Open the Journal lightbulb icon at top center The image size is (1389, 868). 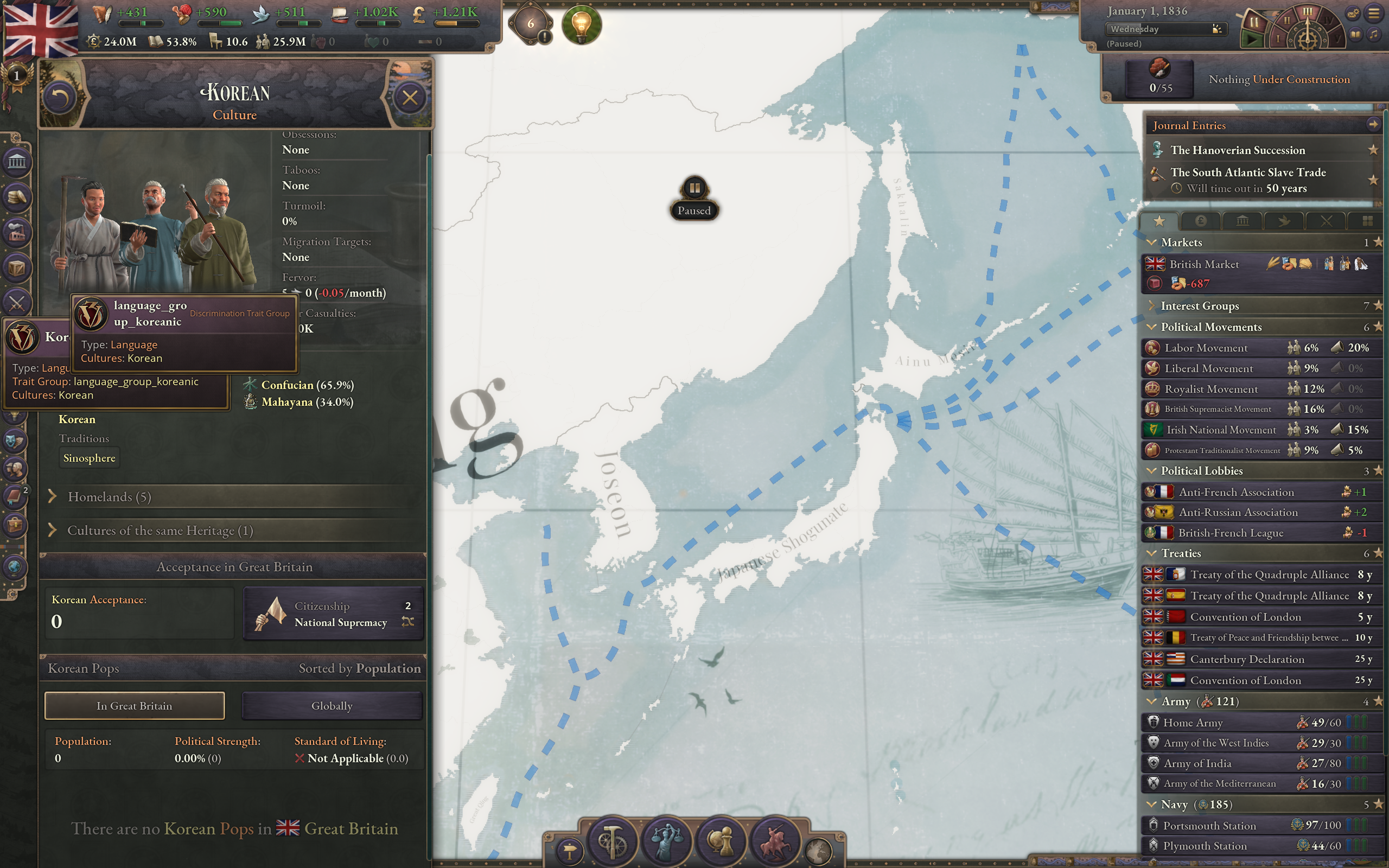click(x=583, y=25)
